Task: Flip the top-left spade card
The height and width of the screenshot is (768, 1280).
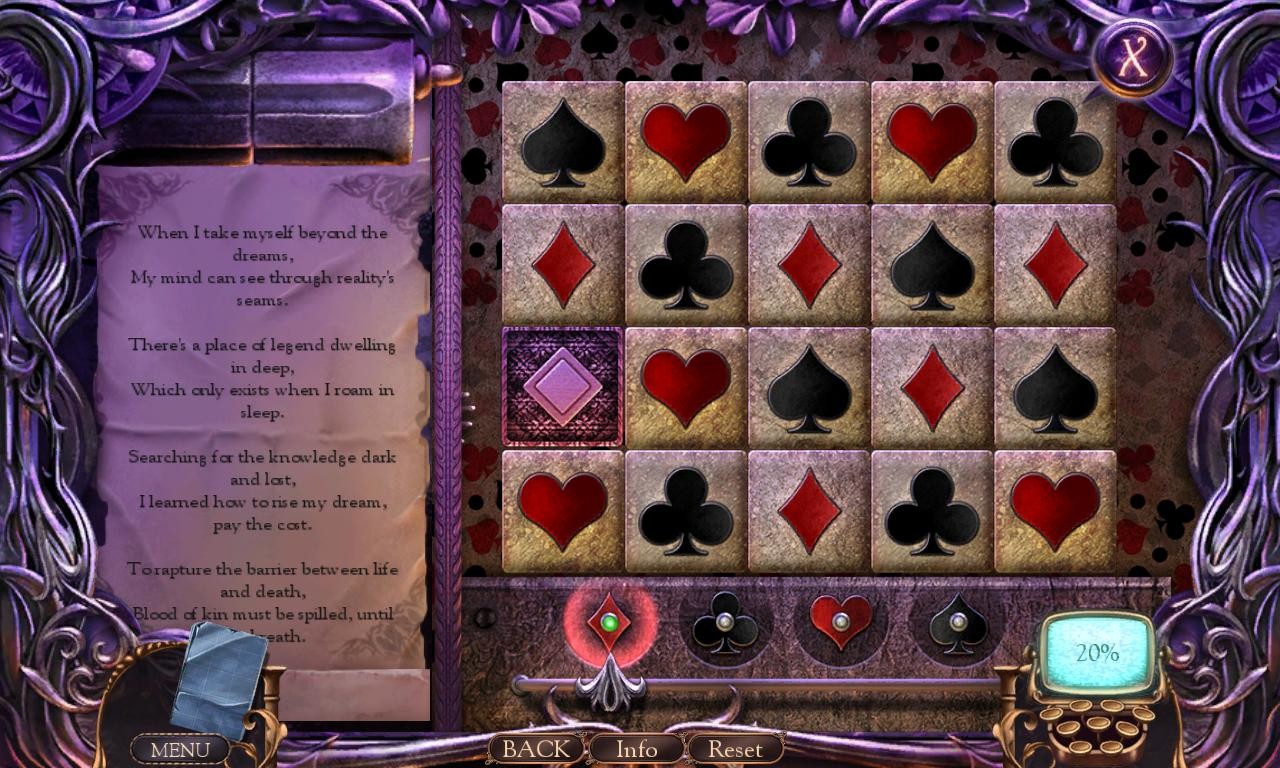Action: pyautogui.click(x=561, y=140)
